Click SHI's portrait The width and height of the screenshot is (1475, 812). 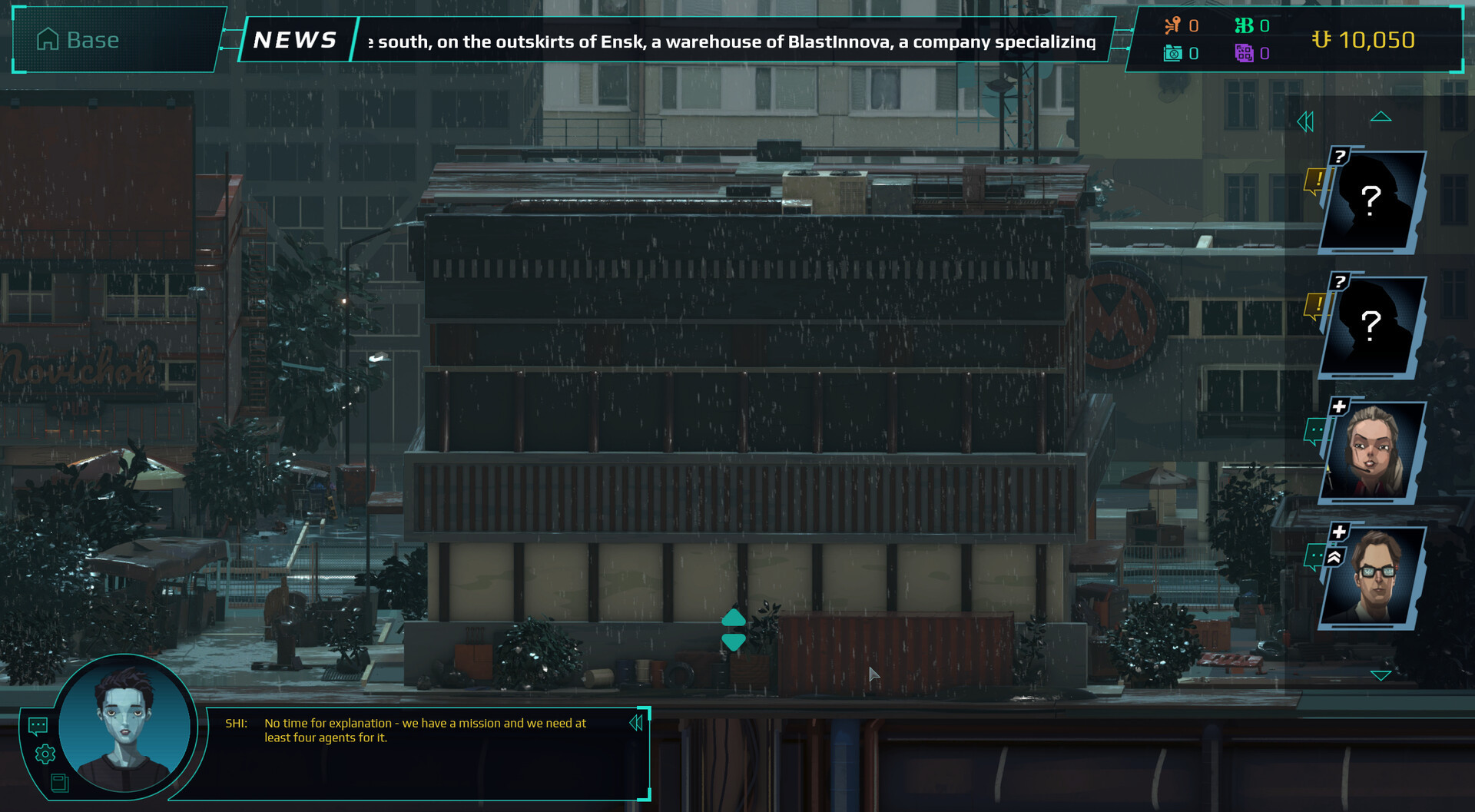coord(124,722)
